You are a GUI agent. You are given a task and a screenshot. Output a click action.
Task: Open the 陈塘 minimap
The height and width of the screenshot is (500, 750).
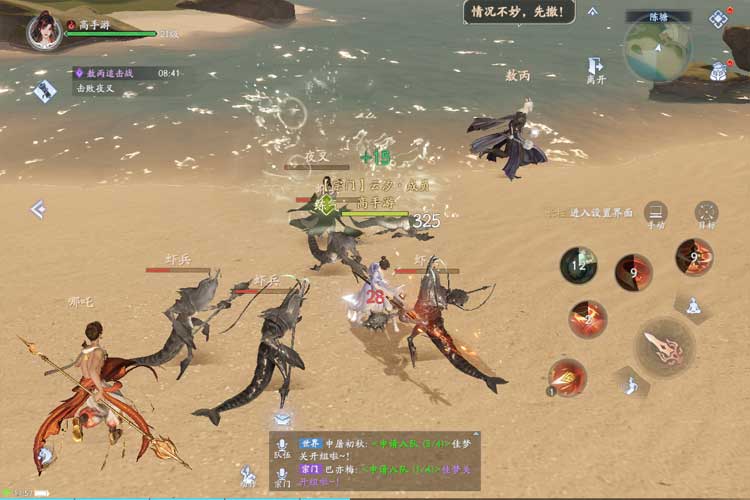tap(657, 46)
